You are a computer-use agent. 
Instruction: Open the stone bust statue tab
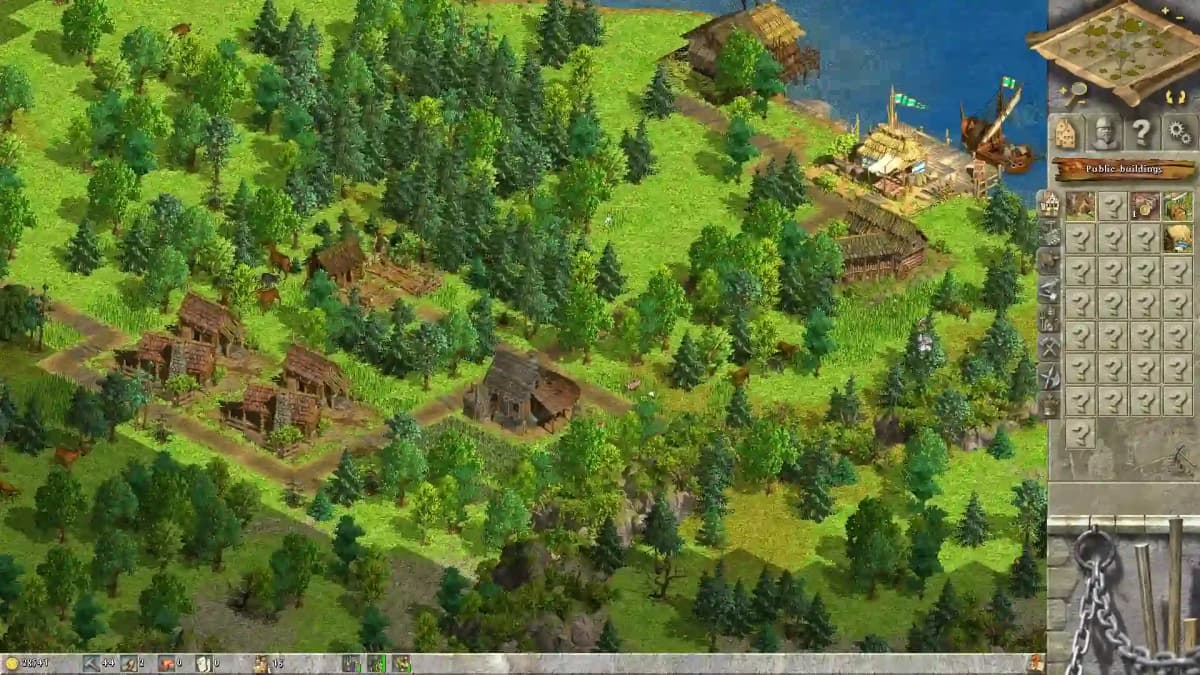pos(1104,132)
